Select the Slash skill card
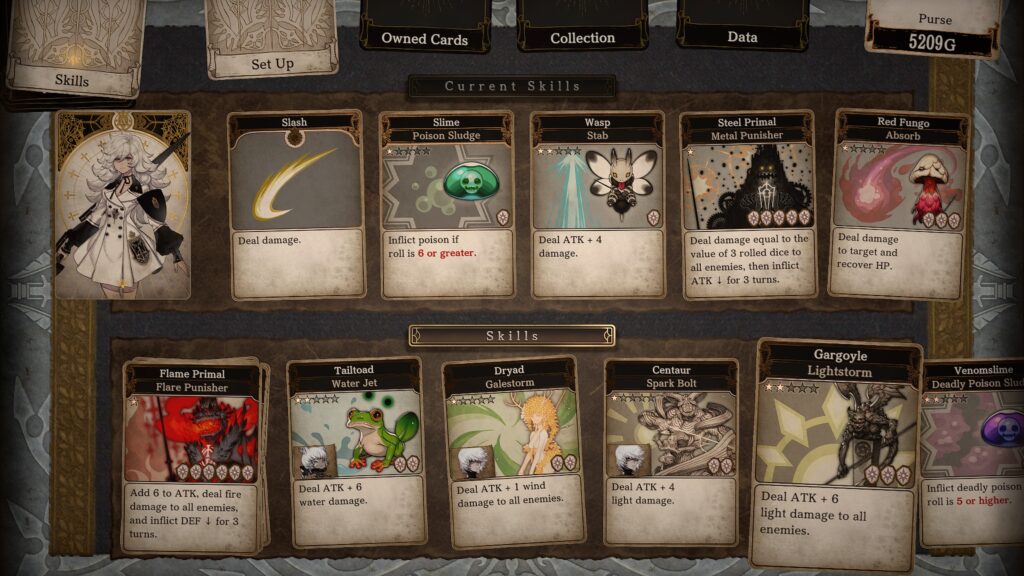1024x576 pixels. [295, 205]
